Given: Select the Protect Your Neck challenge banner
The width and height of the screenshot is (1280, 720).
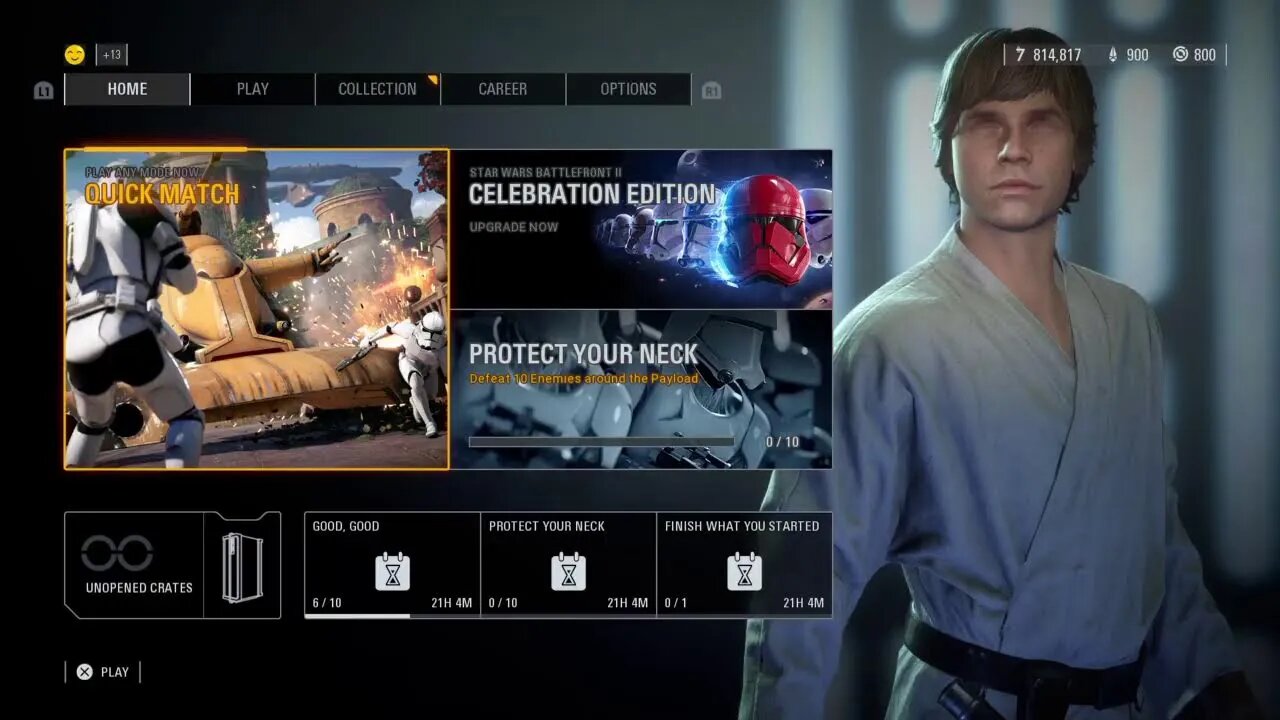Looking at the screenshot, I should pos(641,389).
